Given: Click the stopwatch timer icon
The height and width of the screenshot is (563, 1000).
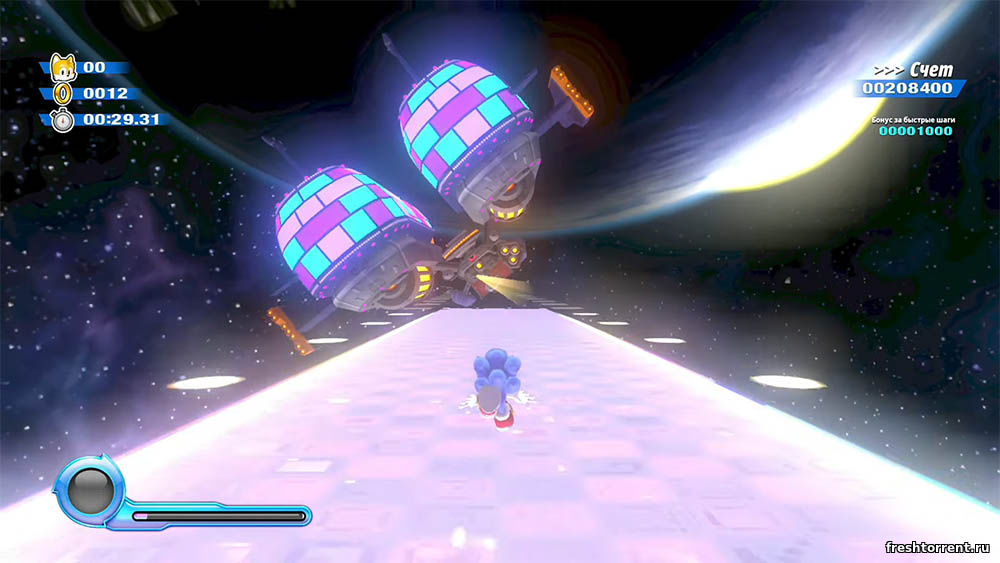Looking at the screenshot, I should 63,119.
